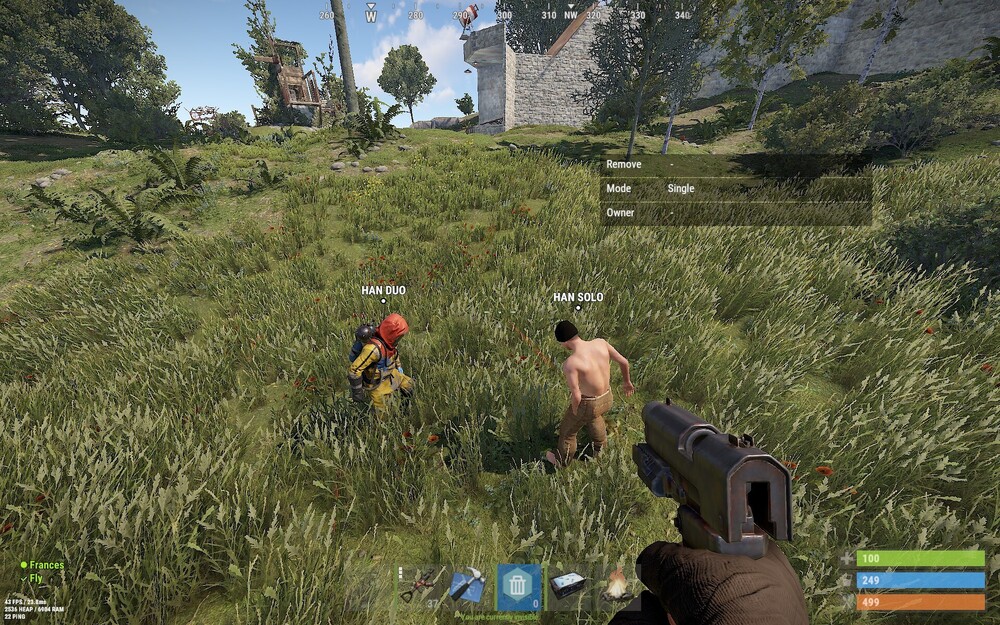Select the hammer and blueprint hotbar slot

(x=469, y=586)
